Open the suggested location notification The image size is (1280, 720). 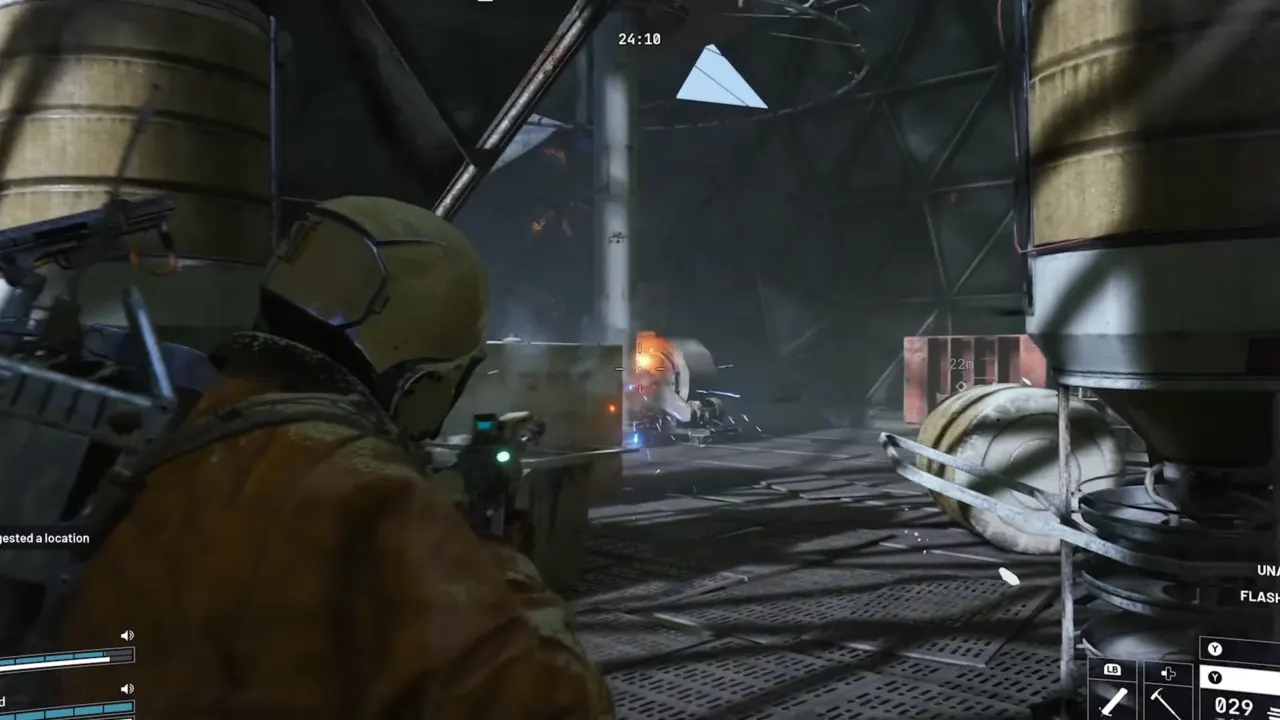(45, 538)
